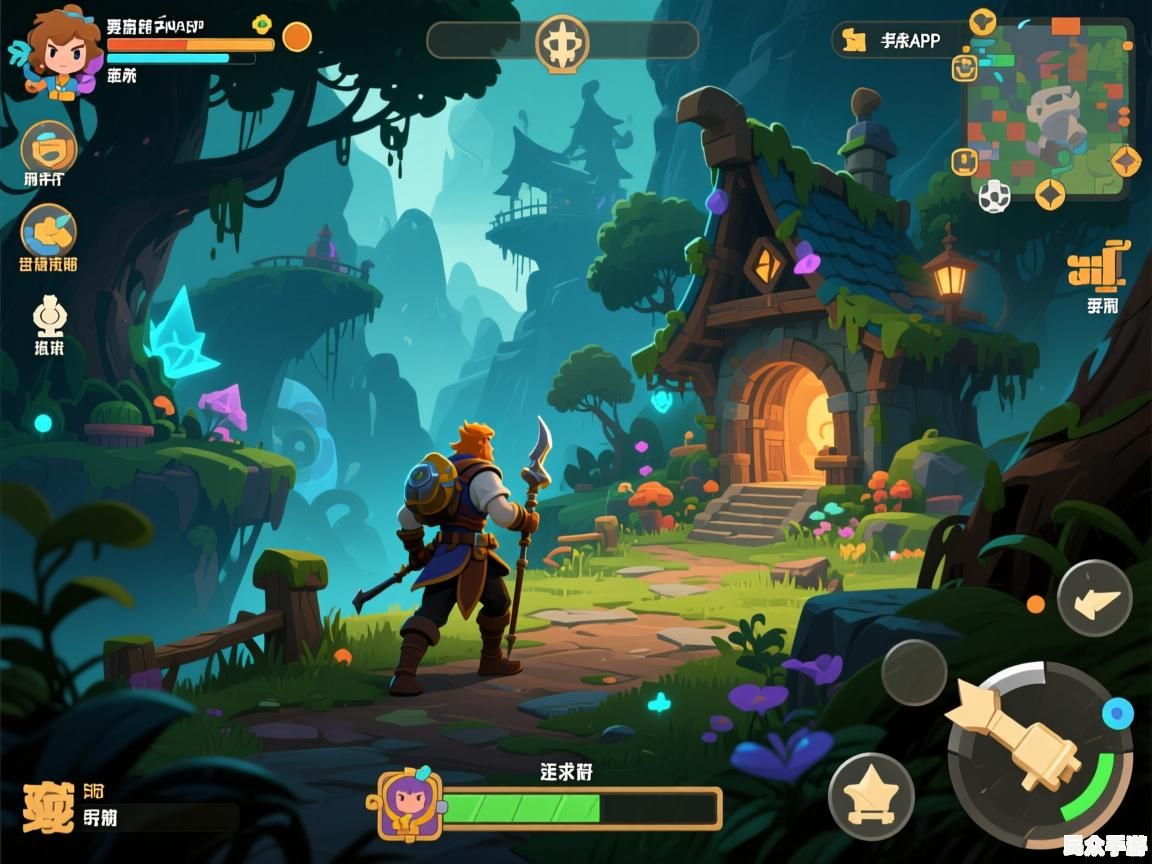Screen dimensions: 1152x864
Task: Select the white vase icon on the left
Action: pyautogui.click(x=49, y=316)
